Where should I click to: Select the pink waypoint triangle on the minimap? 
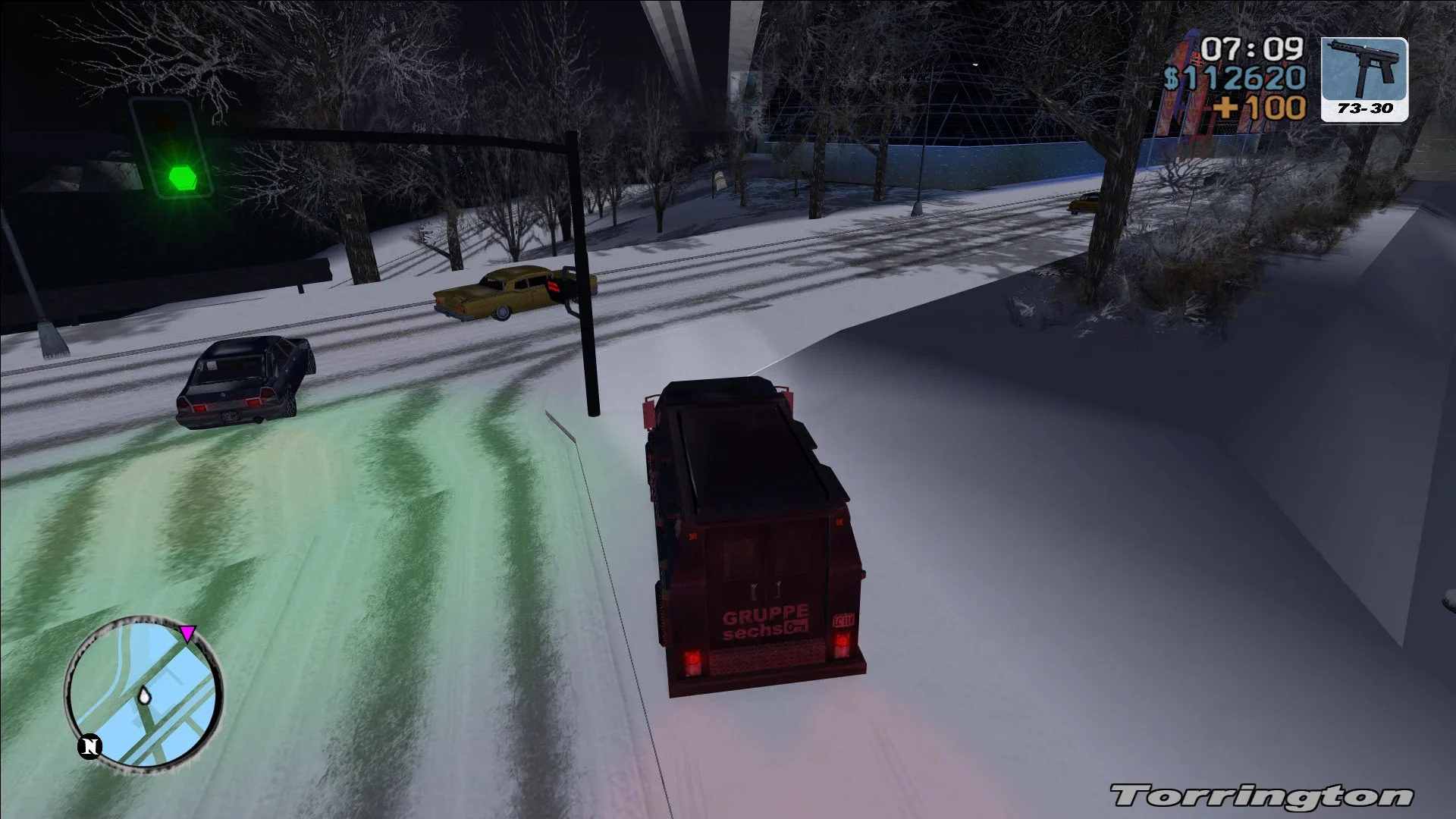coord(188,631)
